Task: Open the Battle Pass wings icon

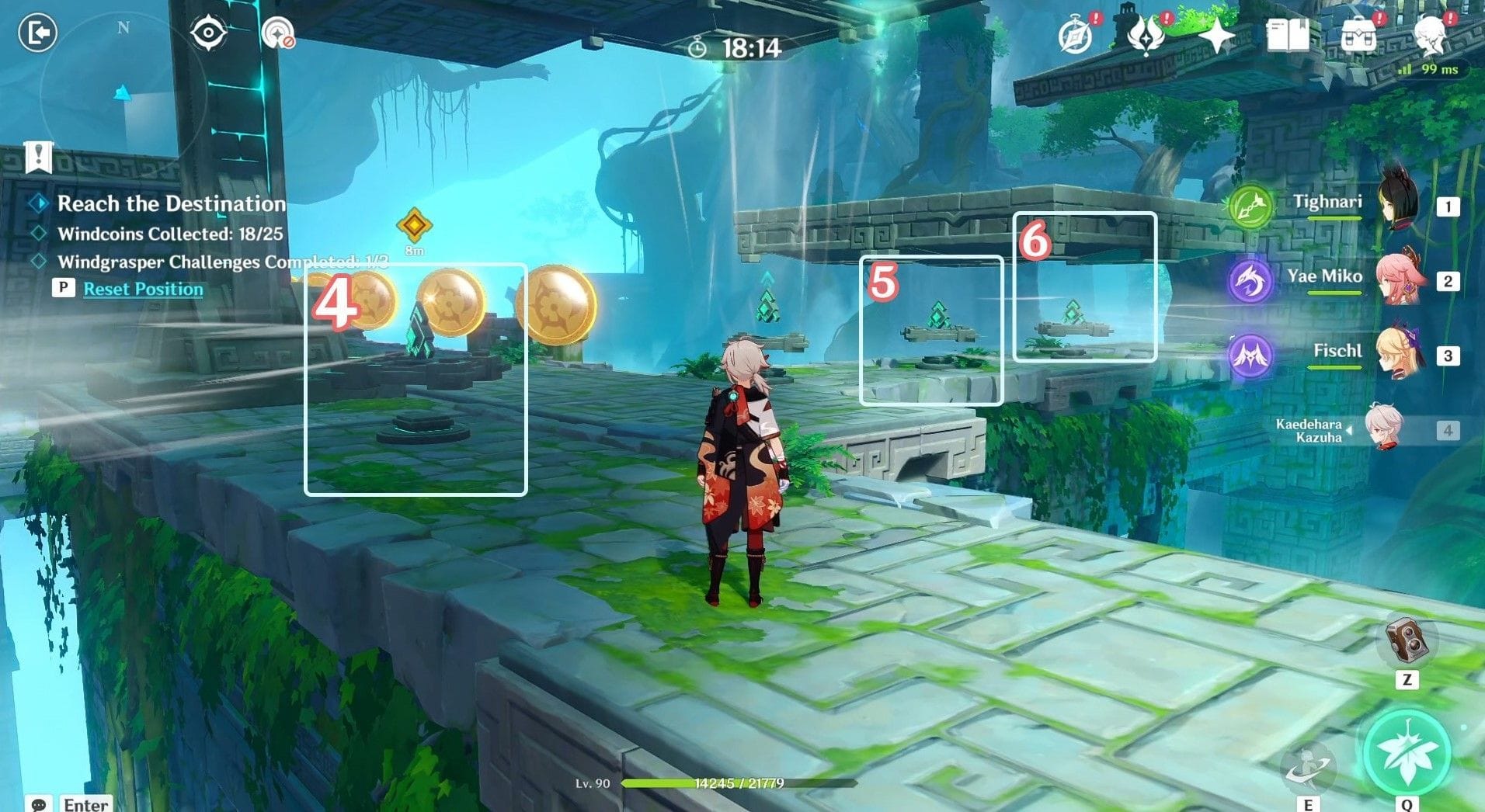Action: pos(1148,33)
